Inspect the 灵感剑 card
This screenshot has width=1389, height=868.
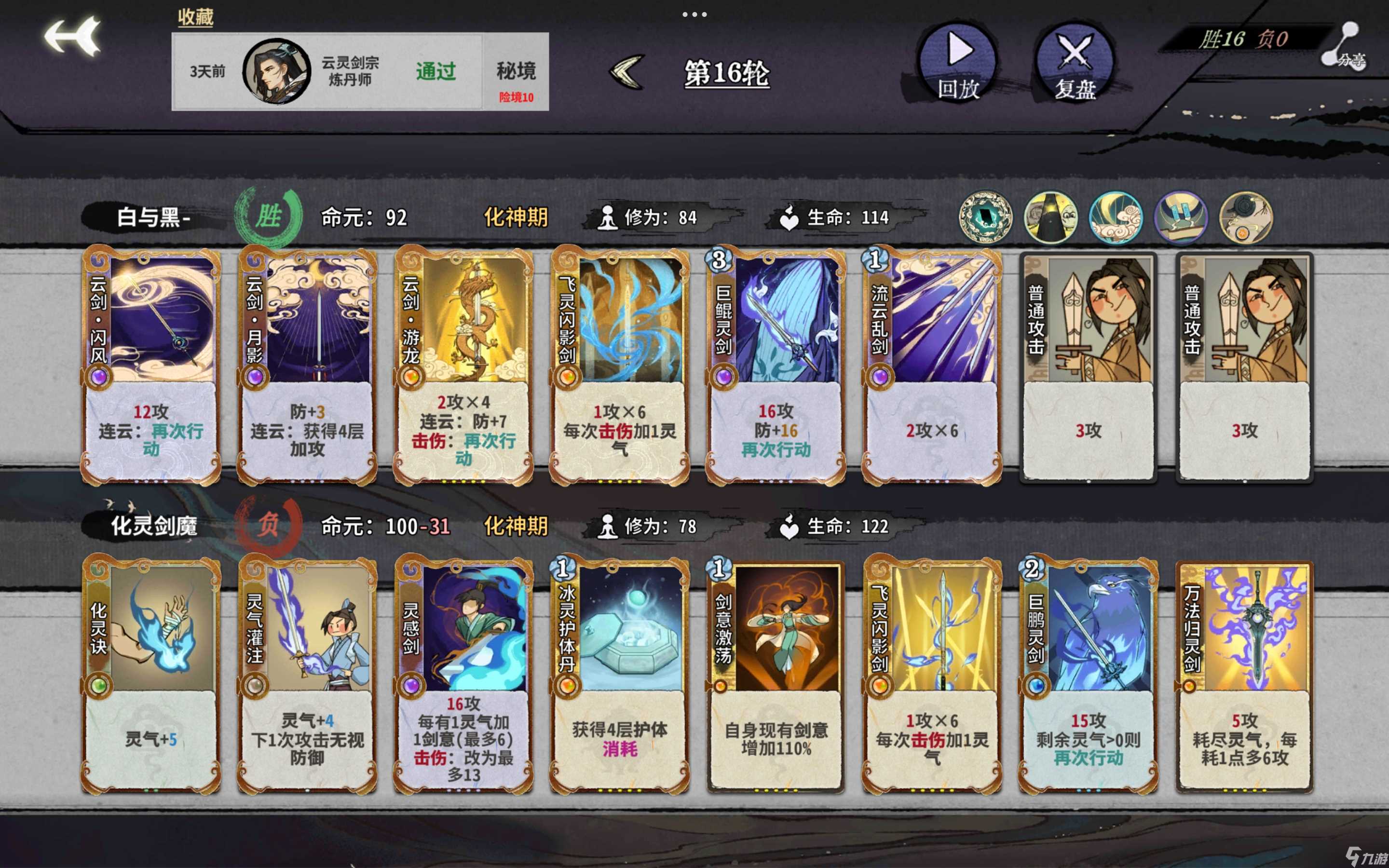pyautogui.click(x=463, y=675)
